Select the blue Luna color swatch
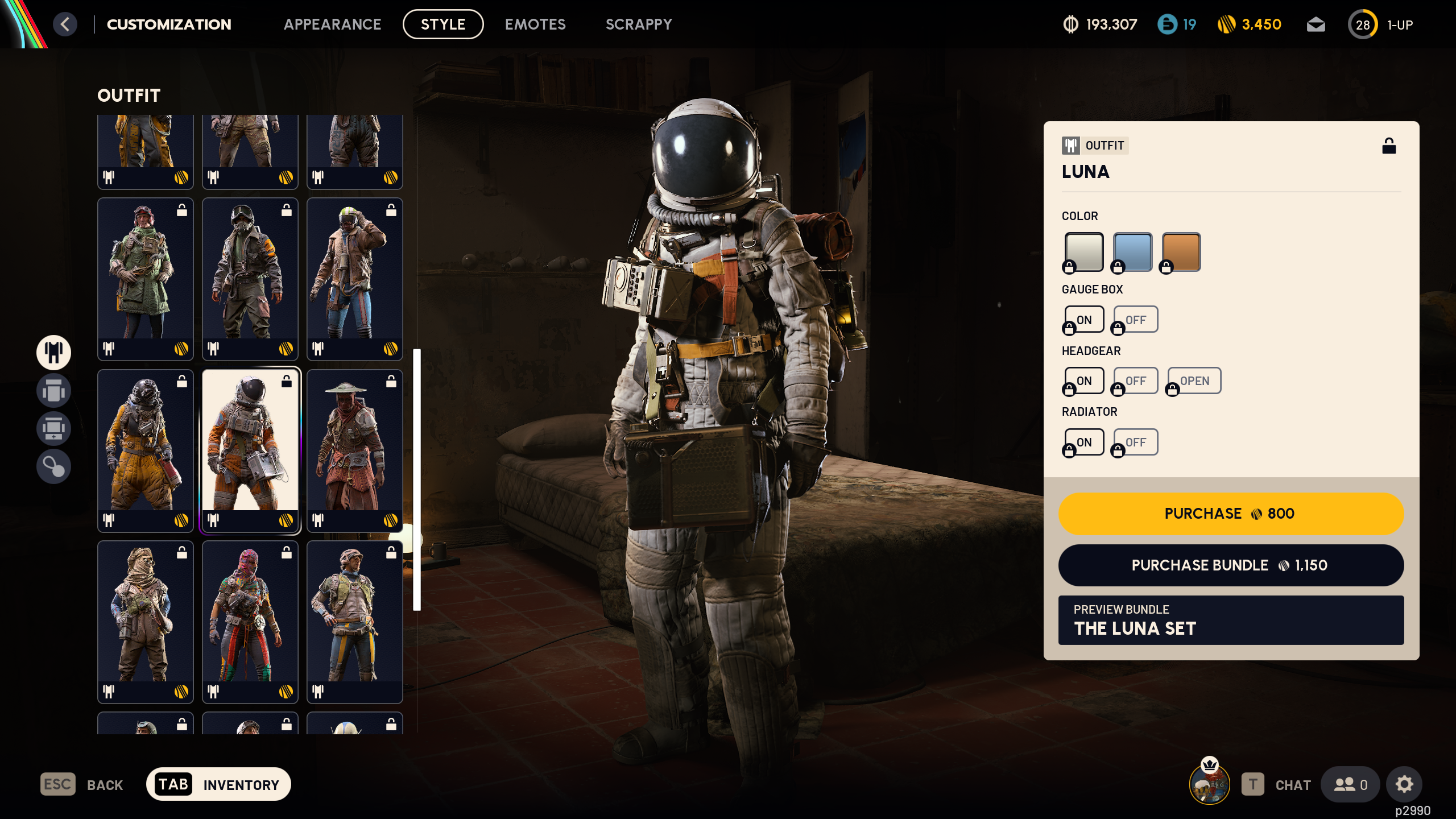 click(1131, 251)
